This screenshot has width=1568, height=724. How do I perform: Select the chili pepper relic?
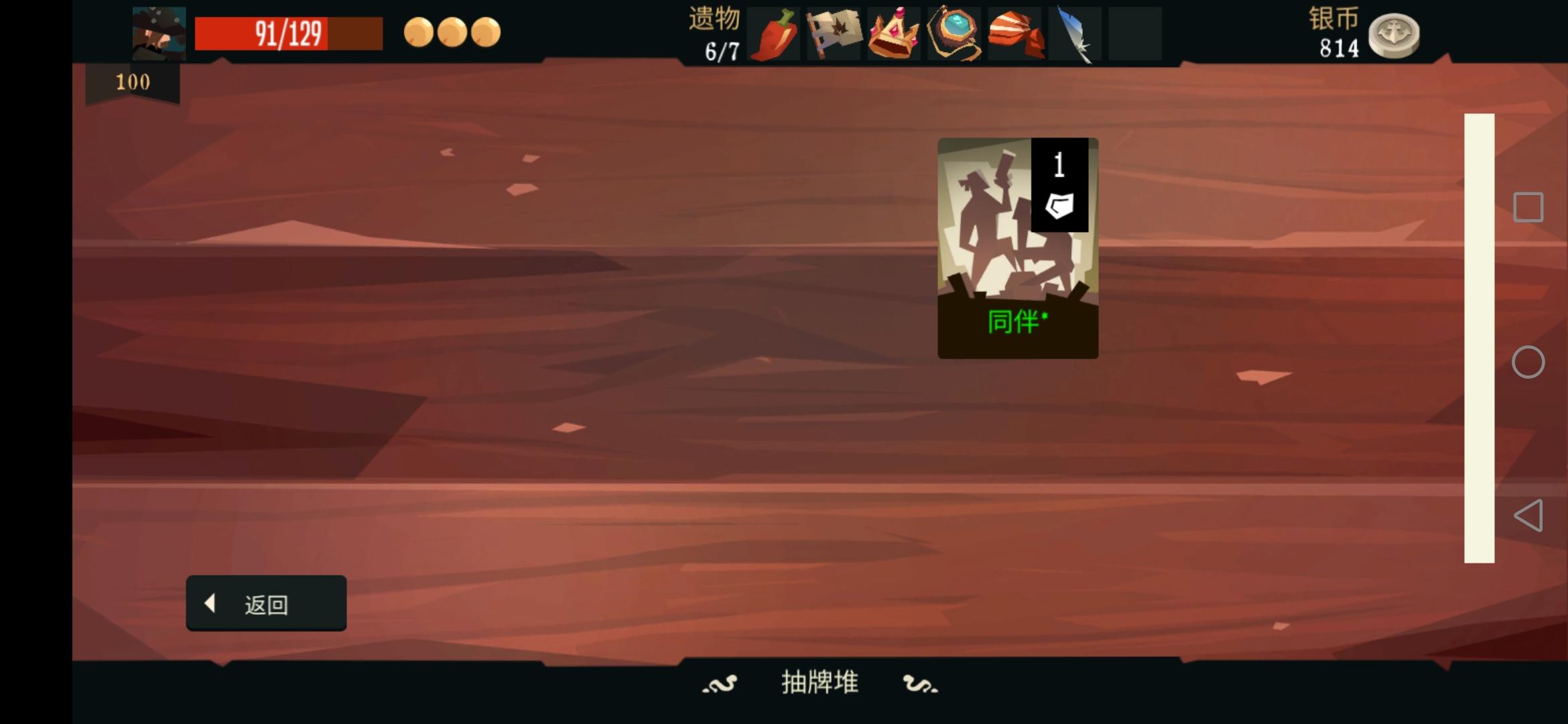pos(774,34)
